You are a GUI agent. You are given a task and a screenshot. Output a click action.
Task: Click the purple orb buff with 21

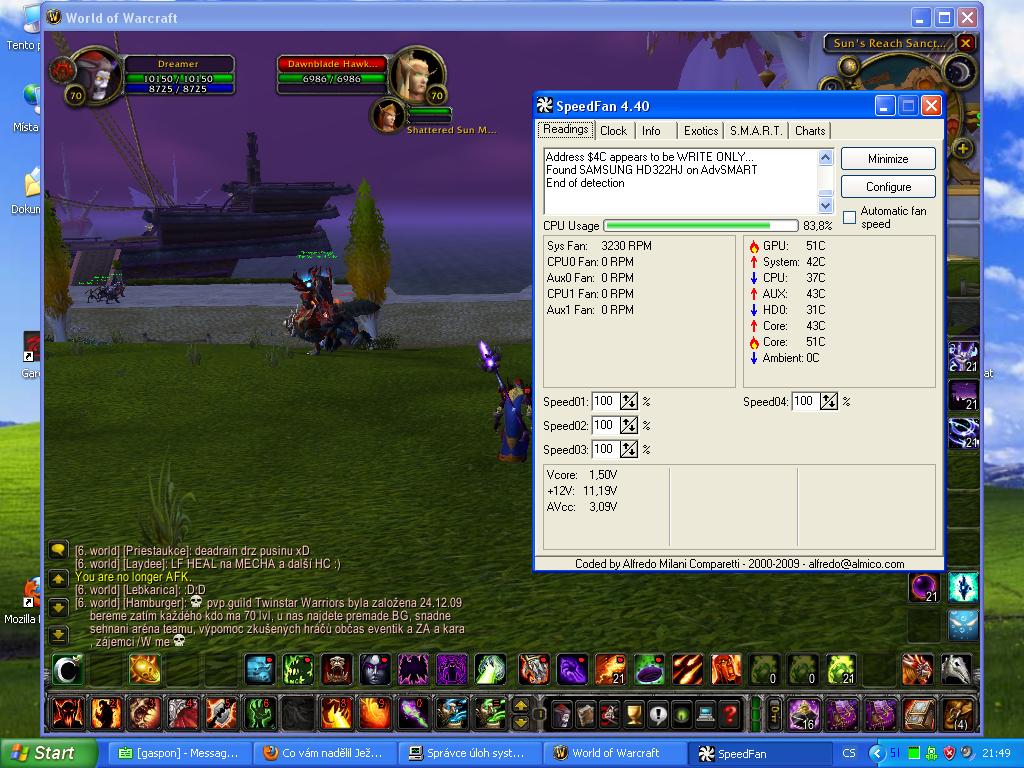coord(924,588)
